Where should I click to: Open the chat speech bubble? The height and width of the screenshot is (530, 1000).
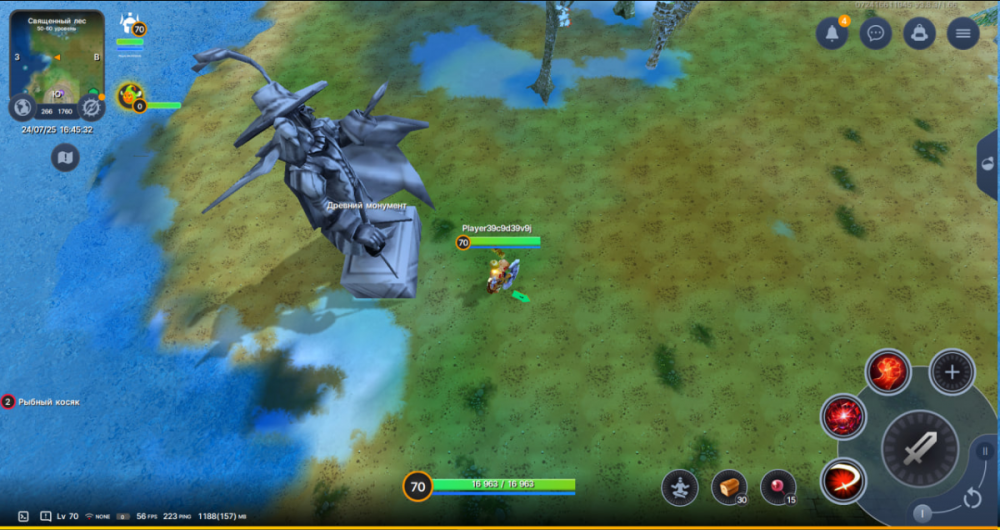876,33
